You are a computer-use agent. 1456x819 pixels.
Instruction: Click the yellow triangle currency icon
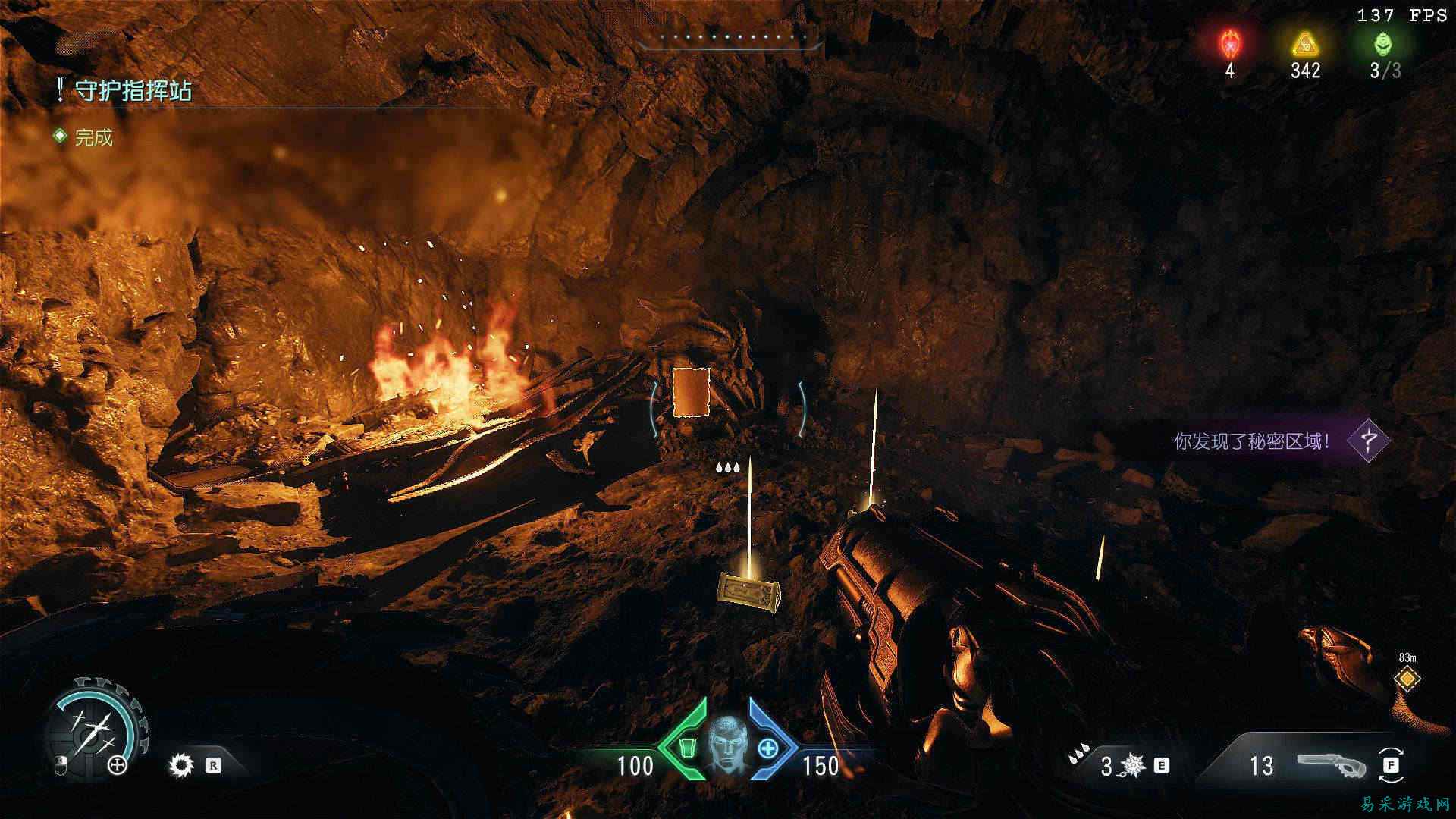(1305, 44)
